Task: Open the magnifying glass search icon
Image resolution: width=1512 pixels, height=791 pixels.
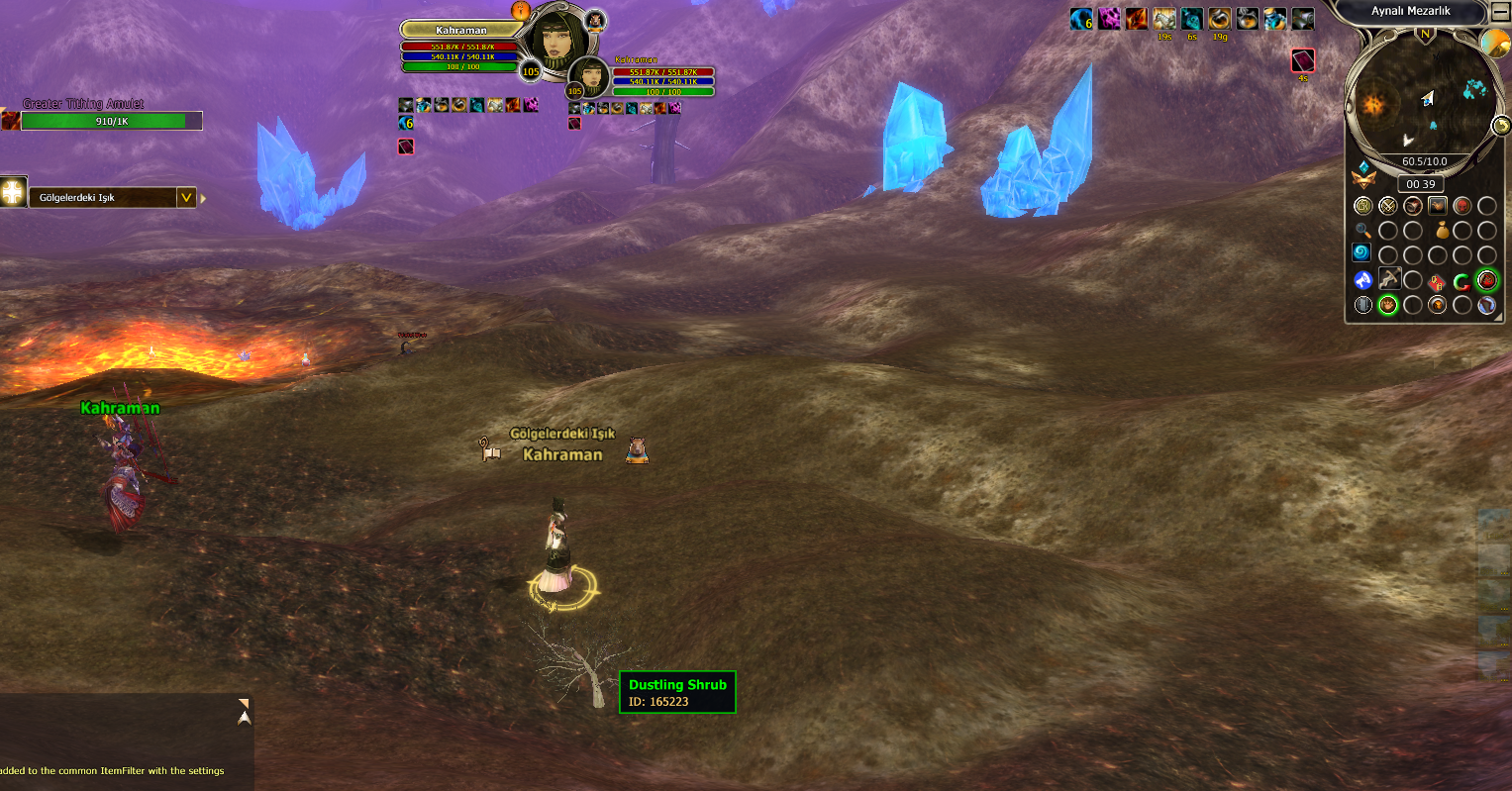Action: click(1363, 230)
